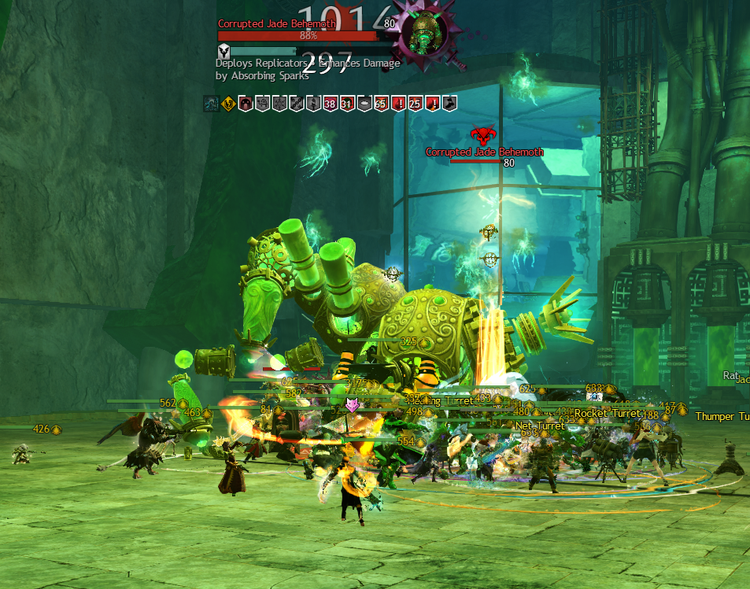The height and width of the screenshot is (589, 750).
Task: Click the teal effect icon beside the yellow diamond
Action: coord(211,103)
